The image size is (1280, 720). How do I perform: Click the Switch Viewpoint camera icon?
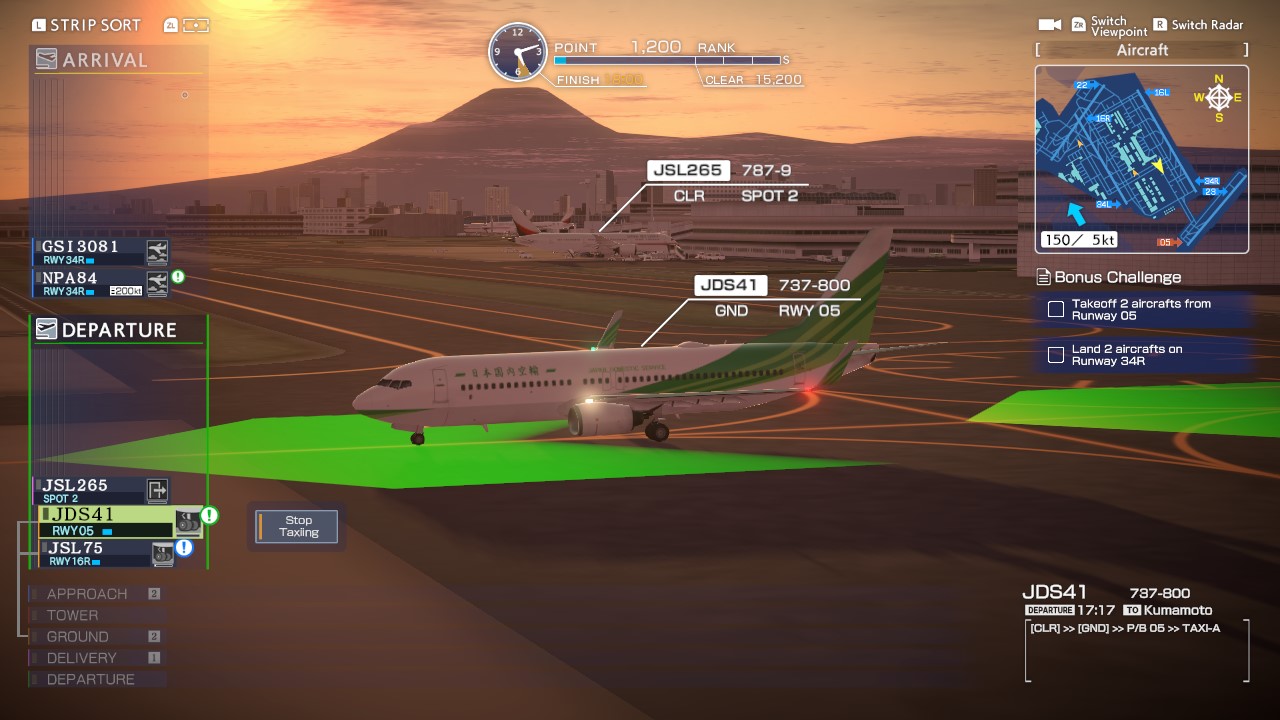coord(1051,24)
